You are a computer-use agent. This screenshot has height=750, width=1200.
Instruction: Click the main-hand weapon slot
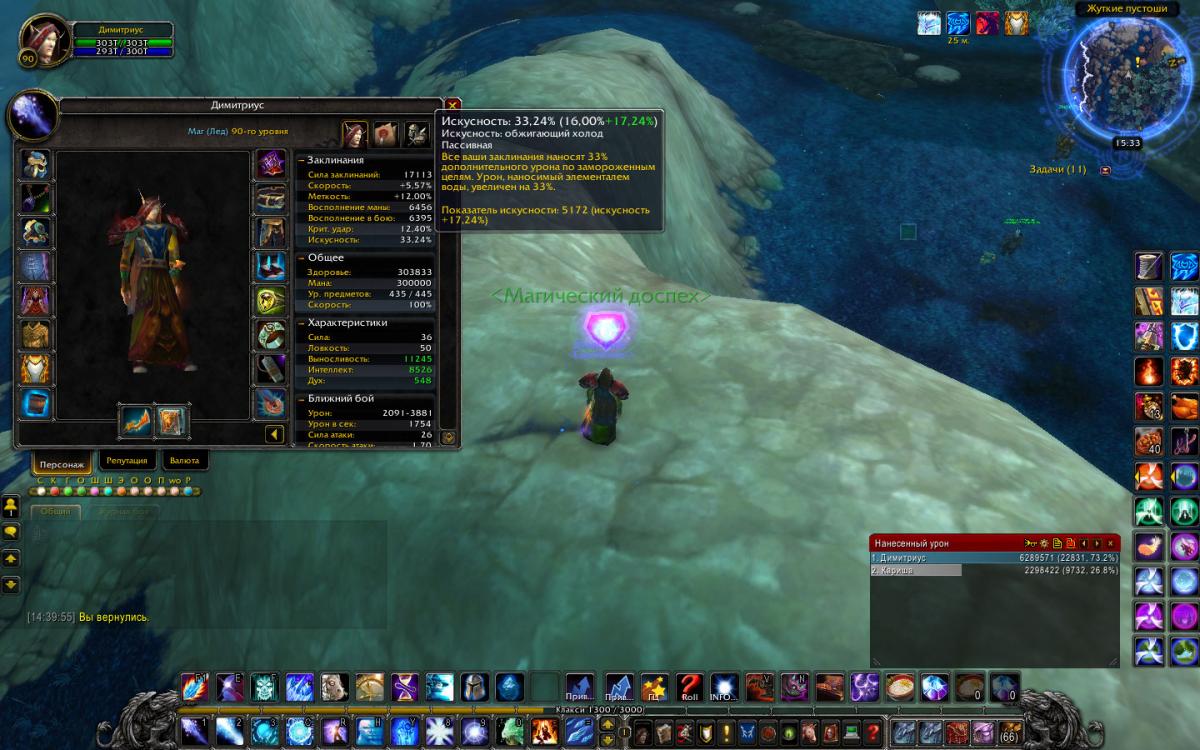(135, 421)
